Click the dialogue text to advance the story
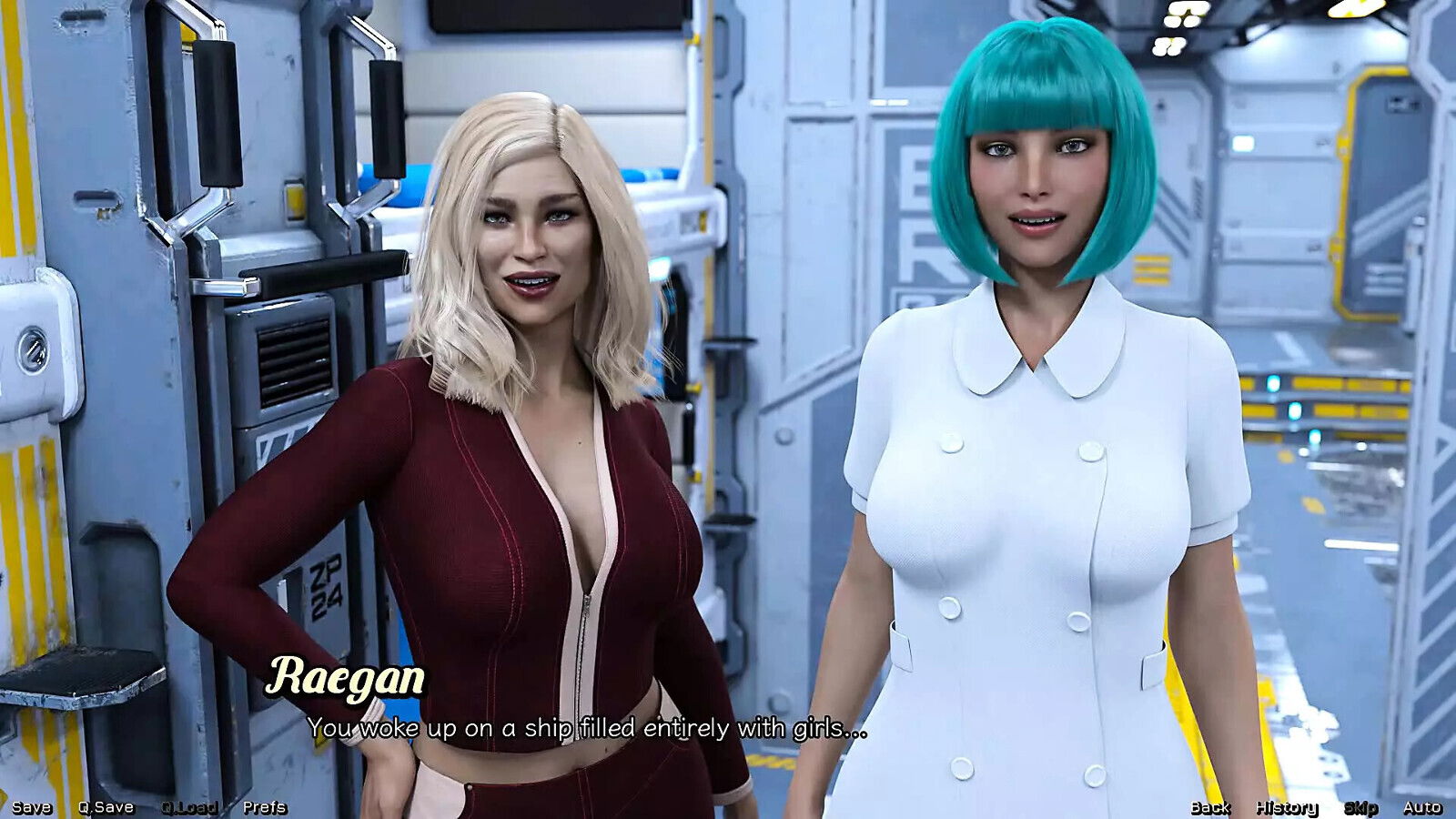Screen dimensions: 1456x819 590,728
